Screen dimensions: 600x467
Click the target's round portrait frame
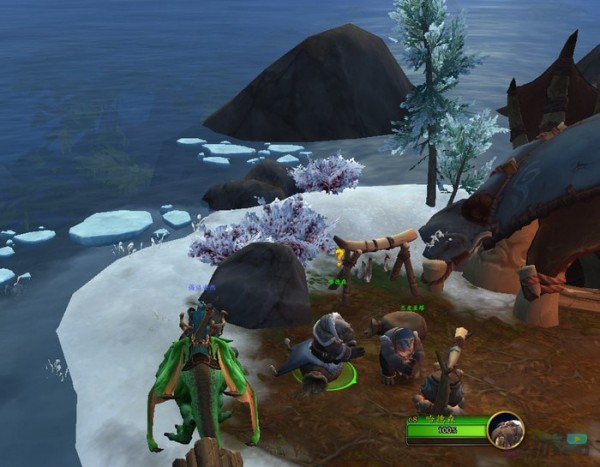[x=506, y=430]
